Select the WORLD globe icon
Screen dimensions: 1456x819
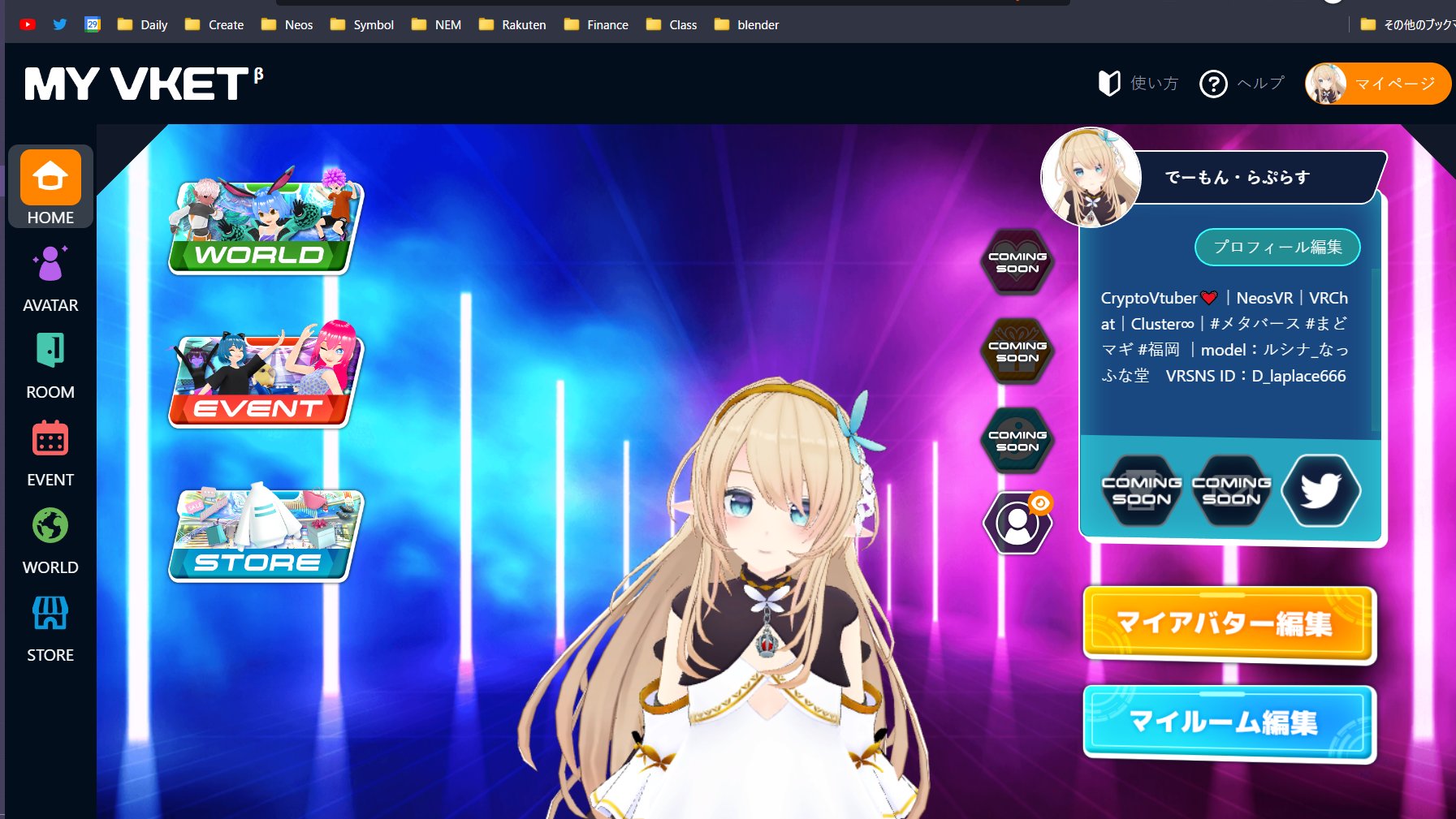pyautogui.click(x=50, y=525)
